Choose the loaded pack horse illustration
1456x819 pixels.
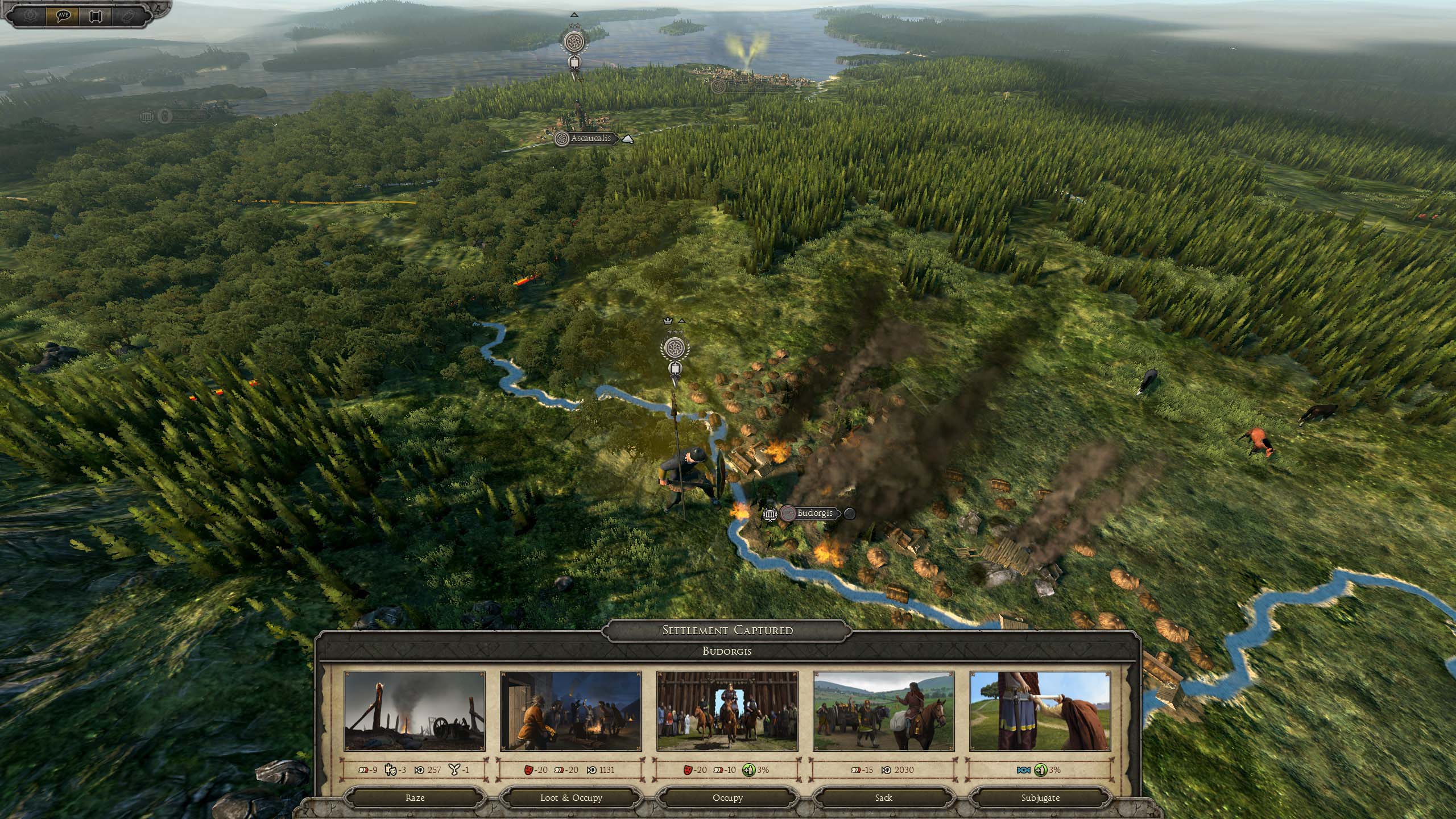click(883, 711)
